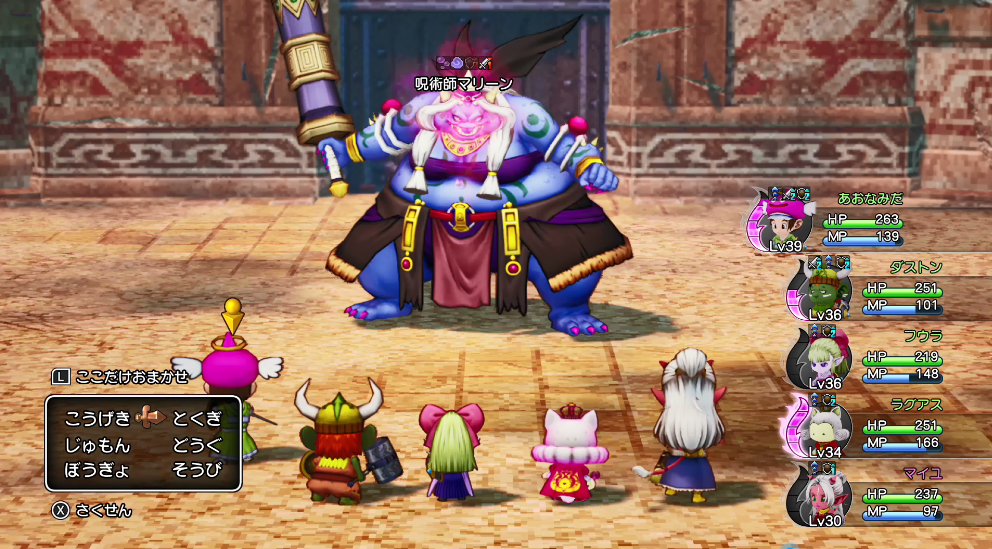This screenshot has height=549, width=992.
Task: Select the こうげき attack command
Action: pyautogui.click(x=97, y=418)
